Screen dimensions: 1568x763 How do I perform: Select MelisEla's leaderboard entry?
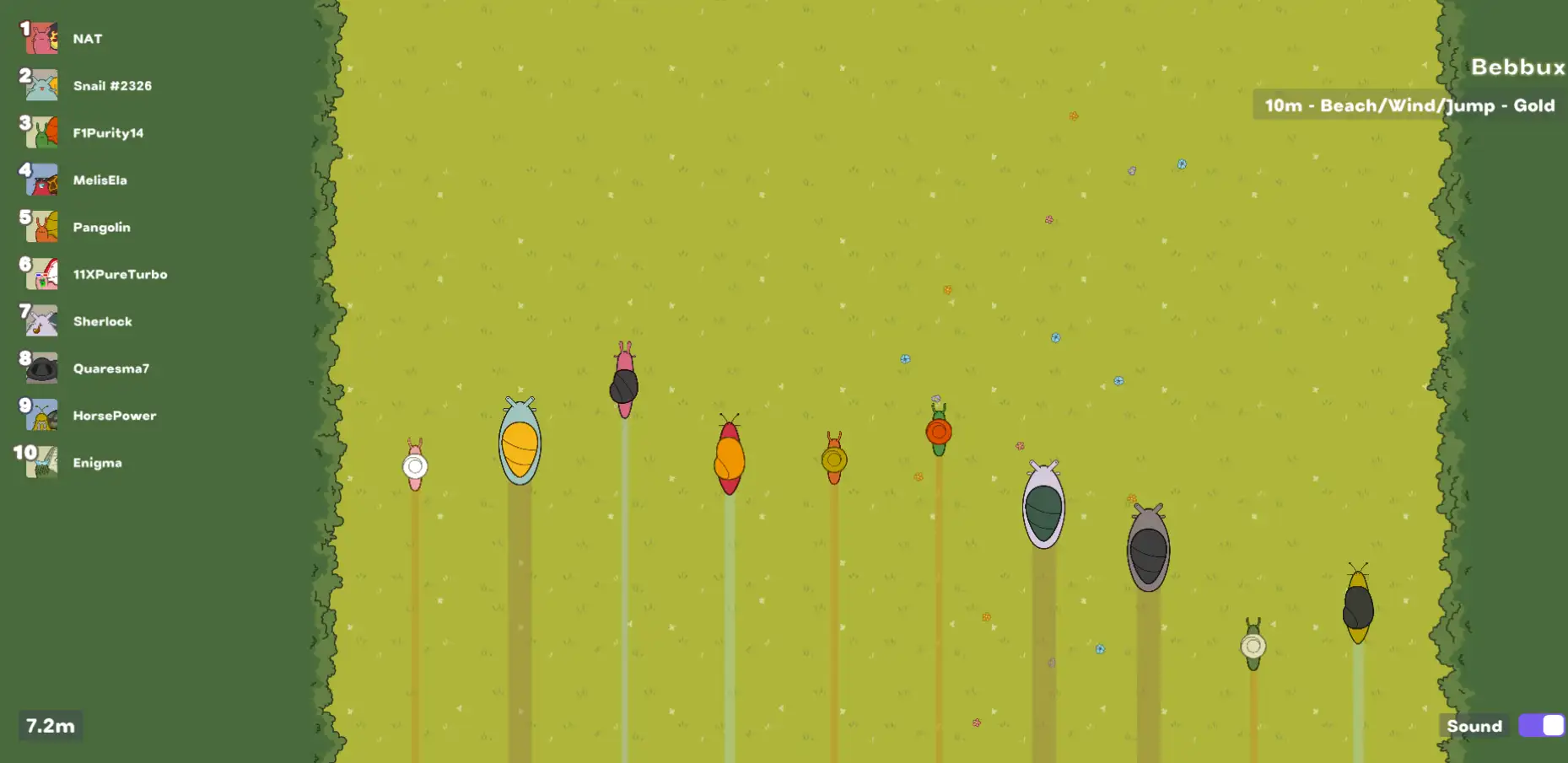click(100, 180)
